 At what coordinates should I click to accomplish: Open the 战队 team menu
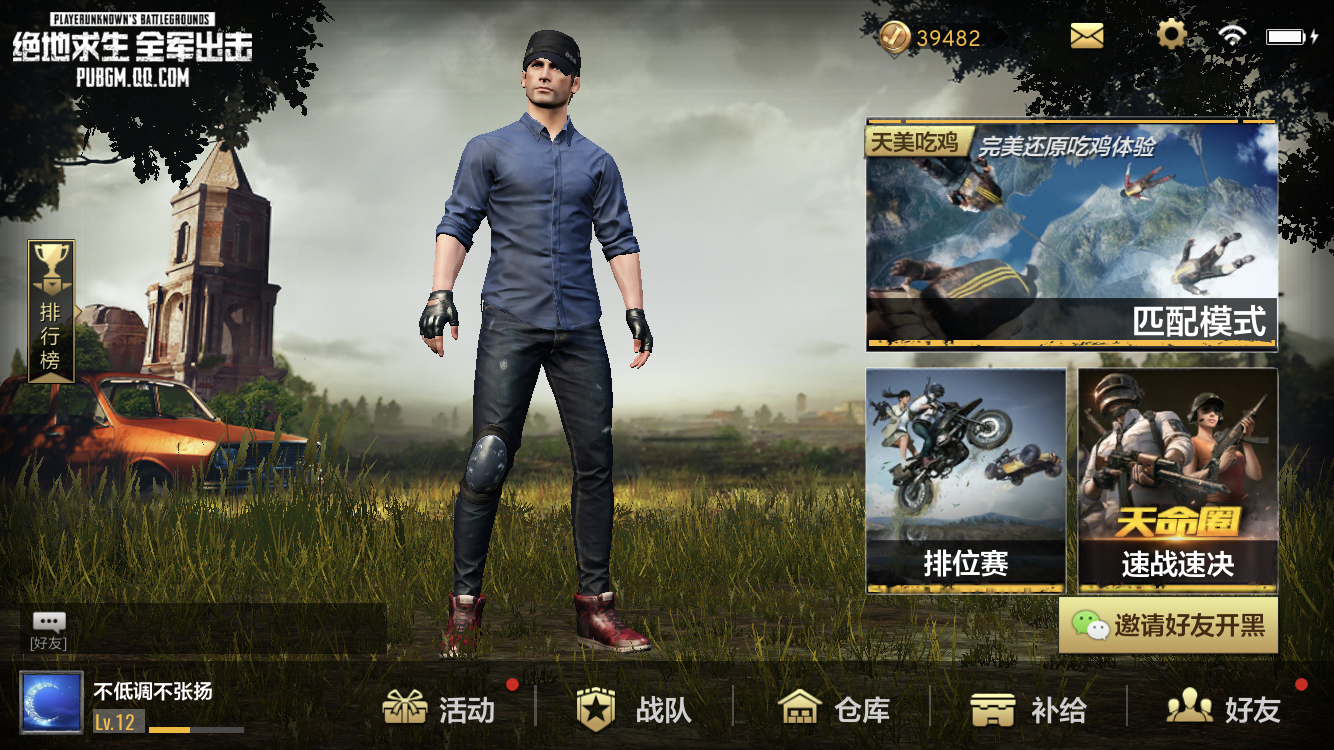(635, 709)
